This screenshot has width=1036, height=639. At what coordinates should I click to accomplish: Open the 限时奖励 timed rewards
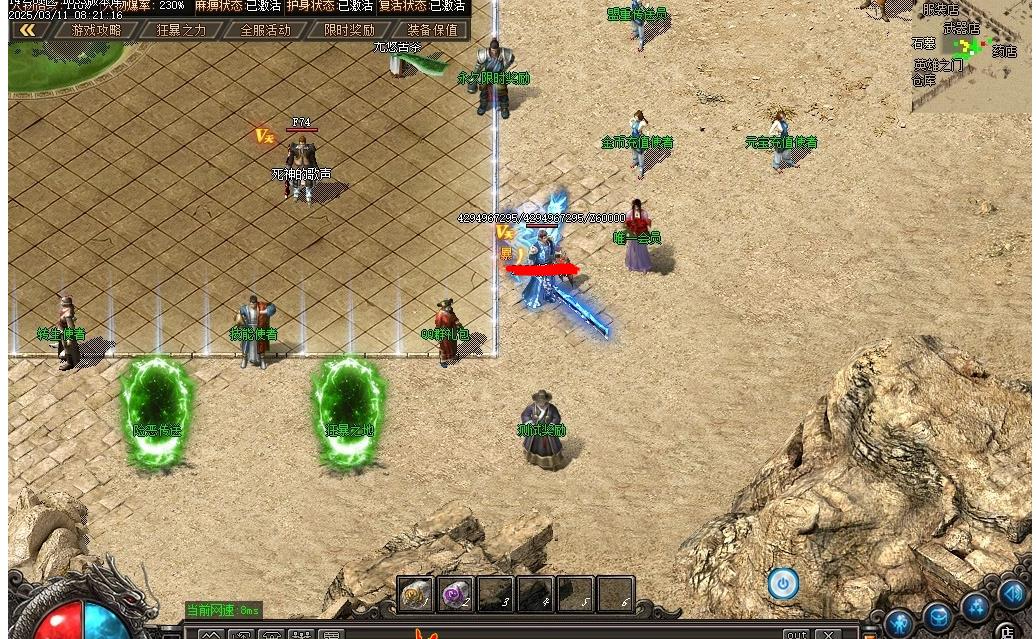(x=349, y=30)
